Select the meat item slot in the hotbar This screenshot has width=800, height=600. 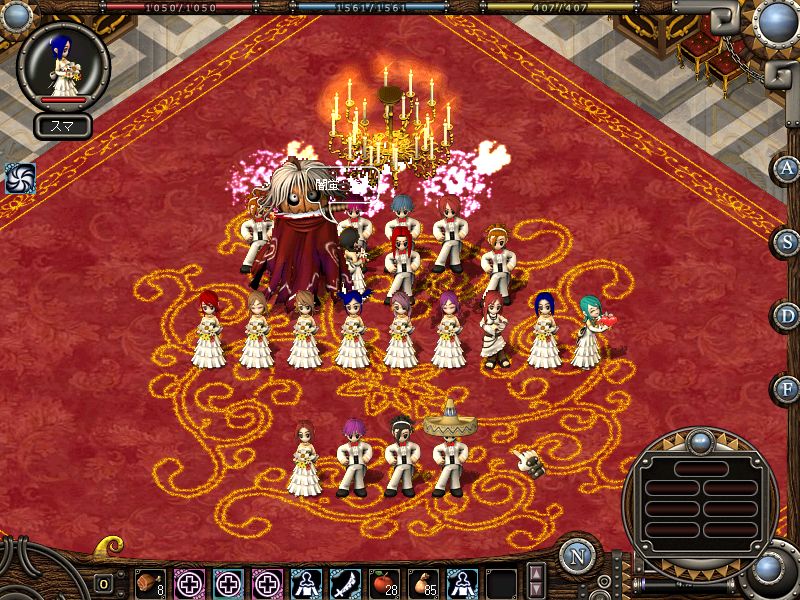pyautogui.click(x=150, y=581)
